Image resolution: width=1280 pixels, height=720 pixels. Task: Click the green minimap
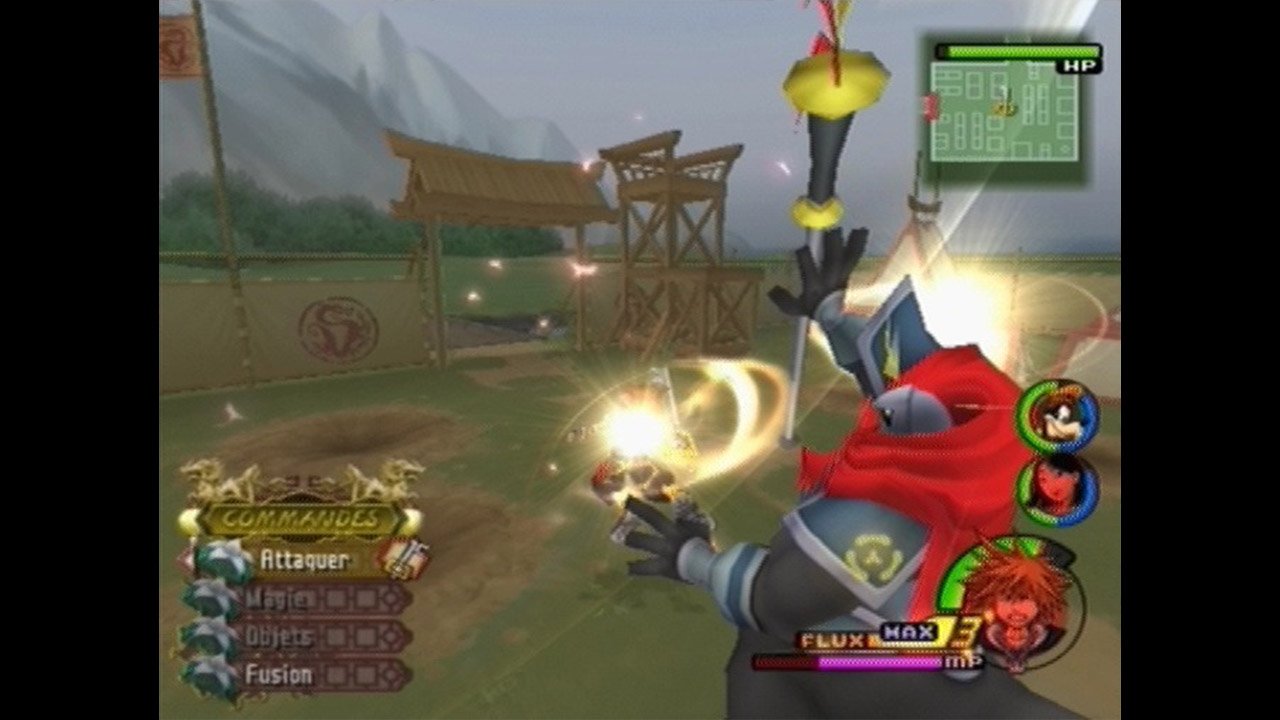[1004, 111]
